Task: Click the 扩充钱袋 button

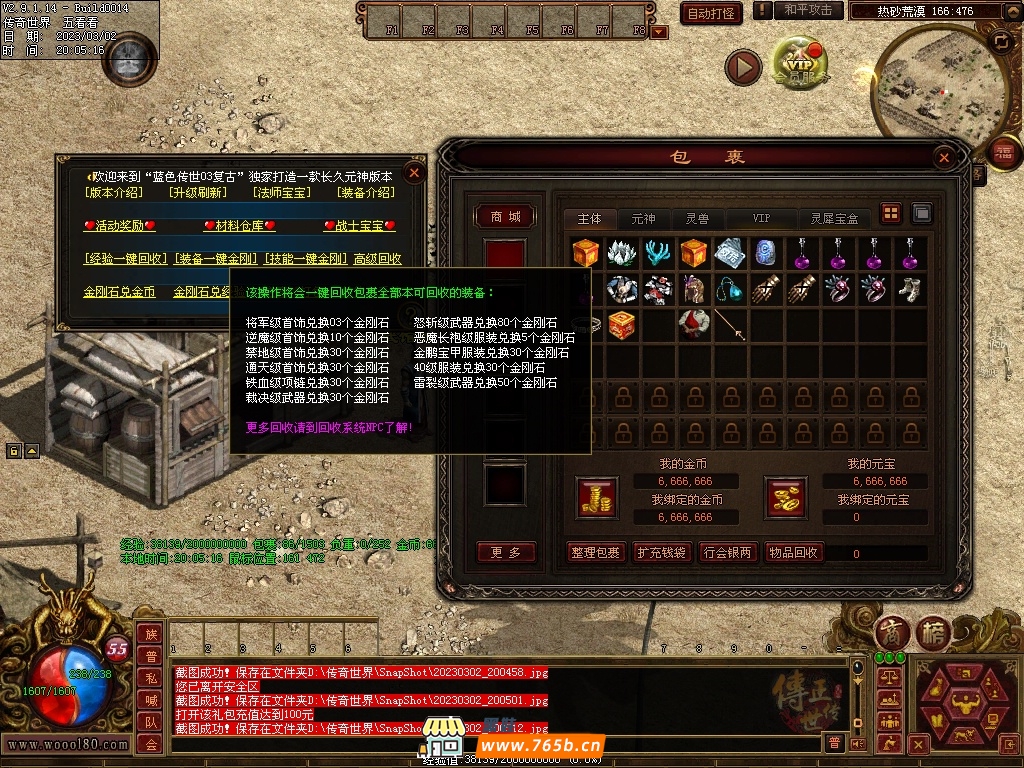Action: pyautogui.click(x=662, y=552)
